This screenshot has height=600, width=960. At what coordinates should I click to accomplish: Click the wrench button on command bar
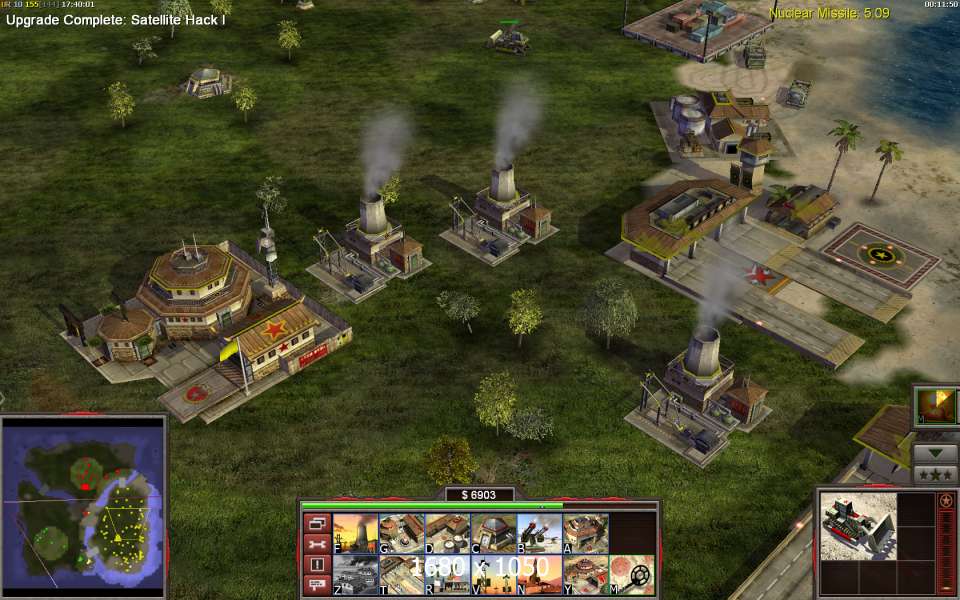317,544
